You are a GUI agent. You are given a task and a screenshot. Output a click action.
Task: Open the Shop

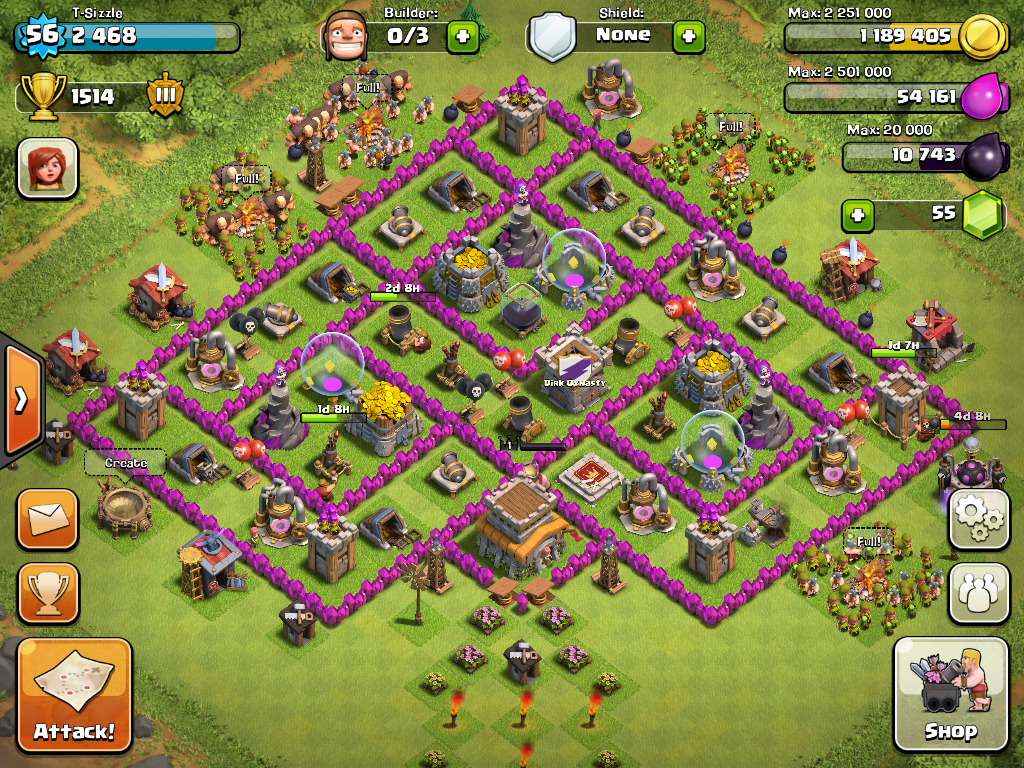click(x=950, y=694)
